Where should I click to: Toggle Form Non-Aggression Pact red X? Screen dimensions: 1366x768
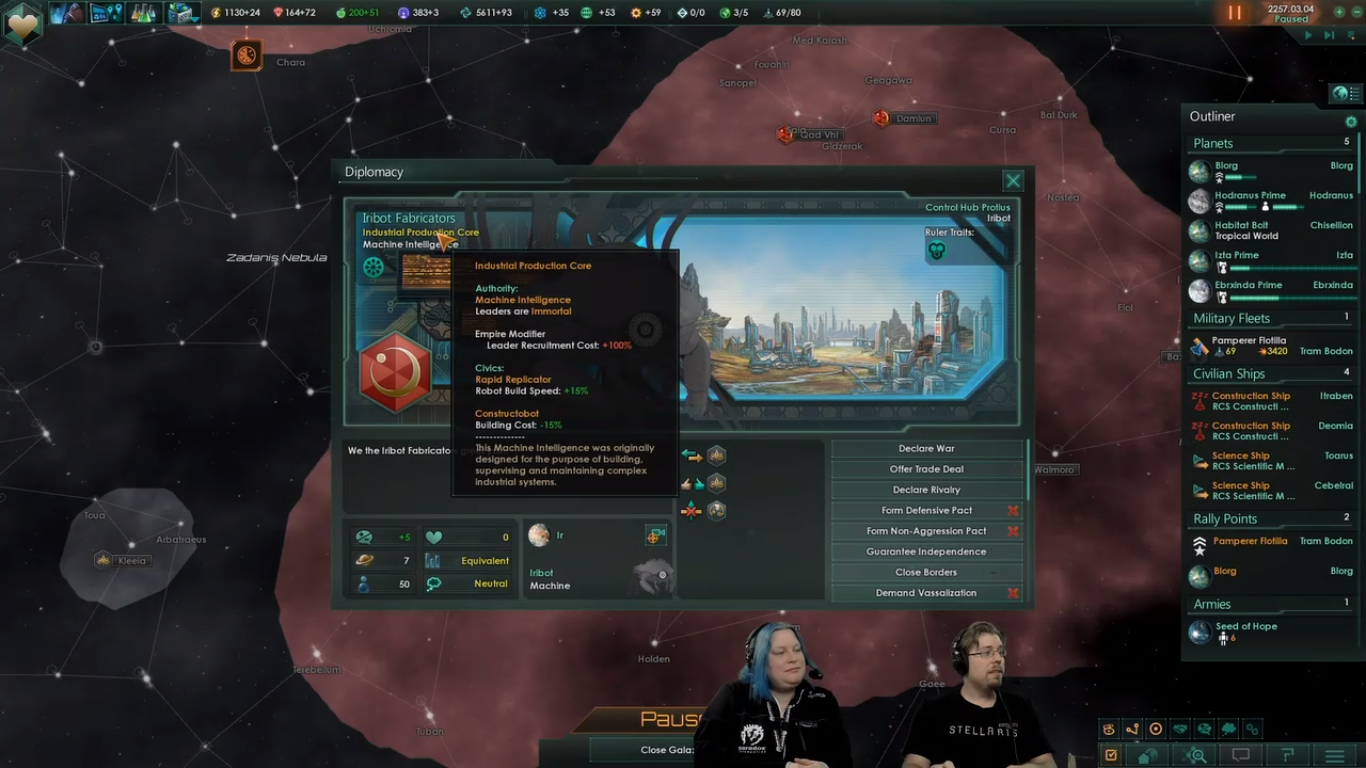pos(1014,531)
